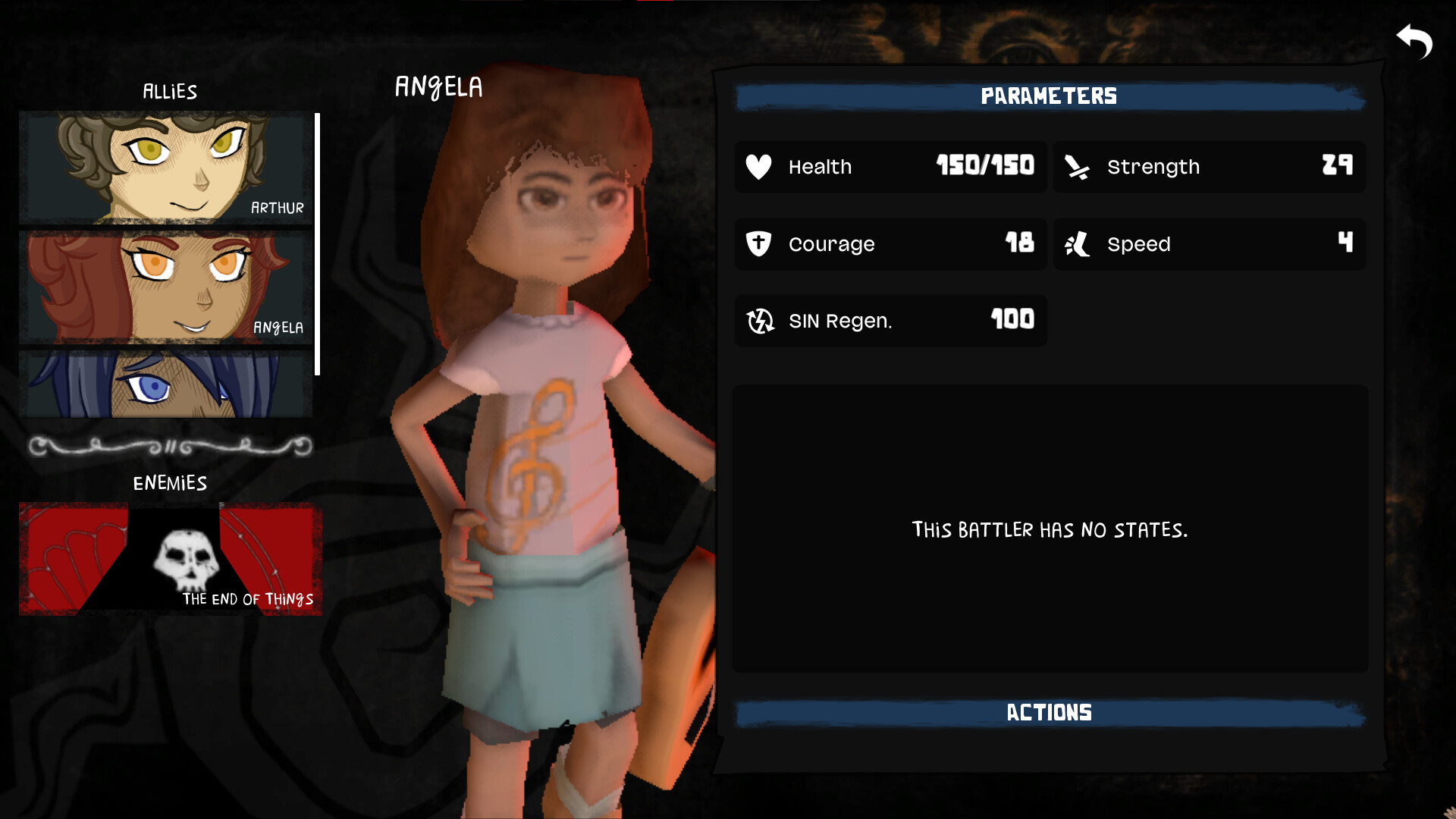Click the scrollbar beside the Allies list

318,243
